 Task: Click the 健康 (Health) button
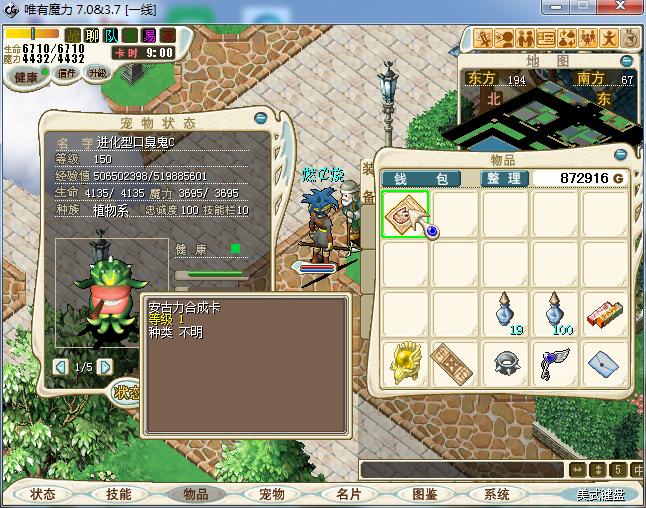click(x=26, y=77)
